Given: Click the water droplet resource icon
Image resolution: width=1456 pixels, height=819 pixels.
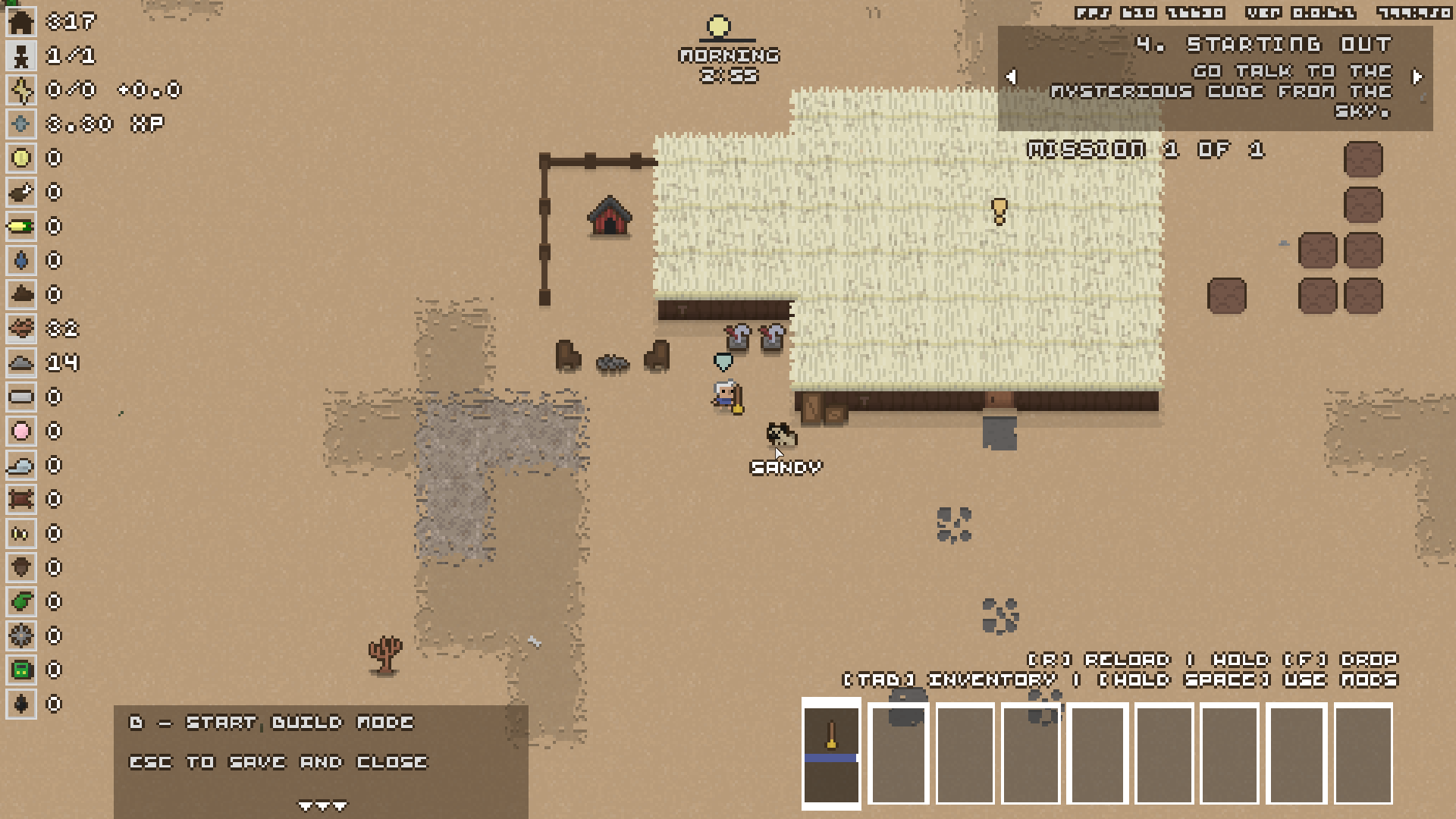Looking at the screenshot, I should point(21,261).
